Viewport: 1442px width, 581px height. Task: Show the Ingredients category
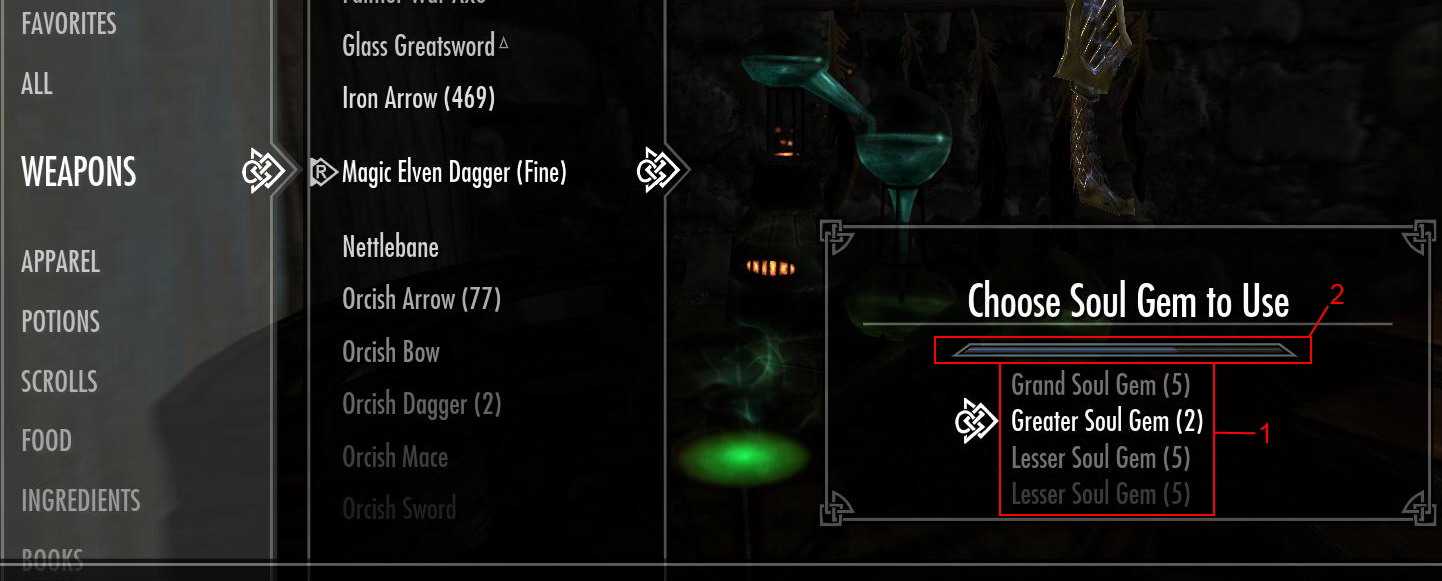[81, 500]
